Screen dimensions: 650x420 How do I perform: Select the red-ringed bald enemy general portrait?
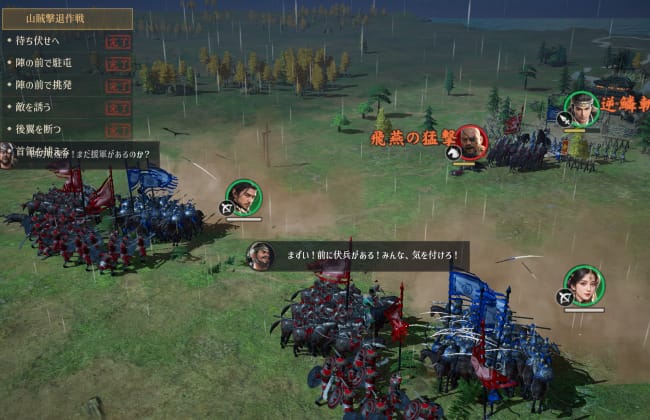coord(471,142)
